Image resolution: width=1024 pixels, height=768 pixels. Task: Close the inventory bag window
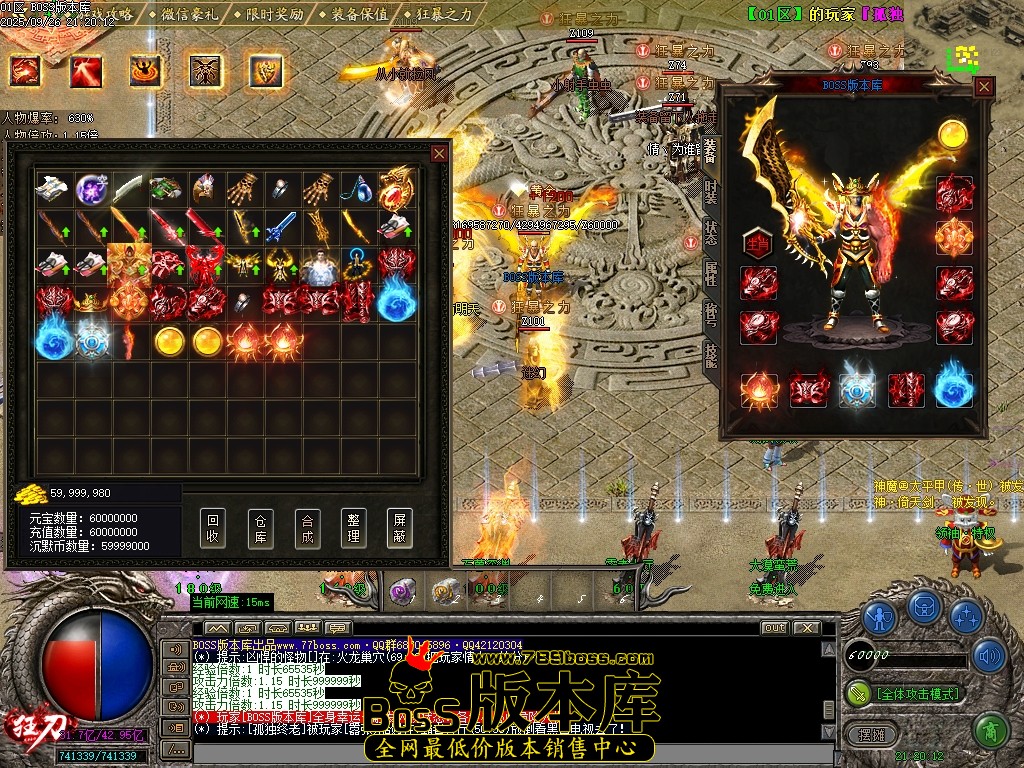coord(439,153)
